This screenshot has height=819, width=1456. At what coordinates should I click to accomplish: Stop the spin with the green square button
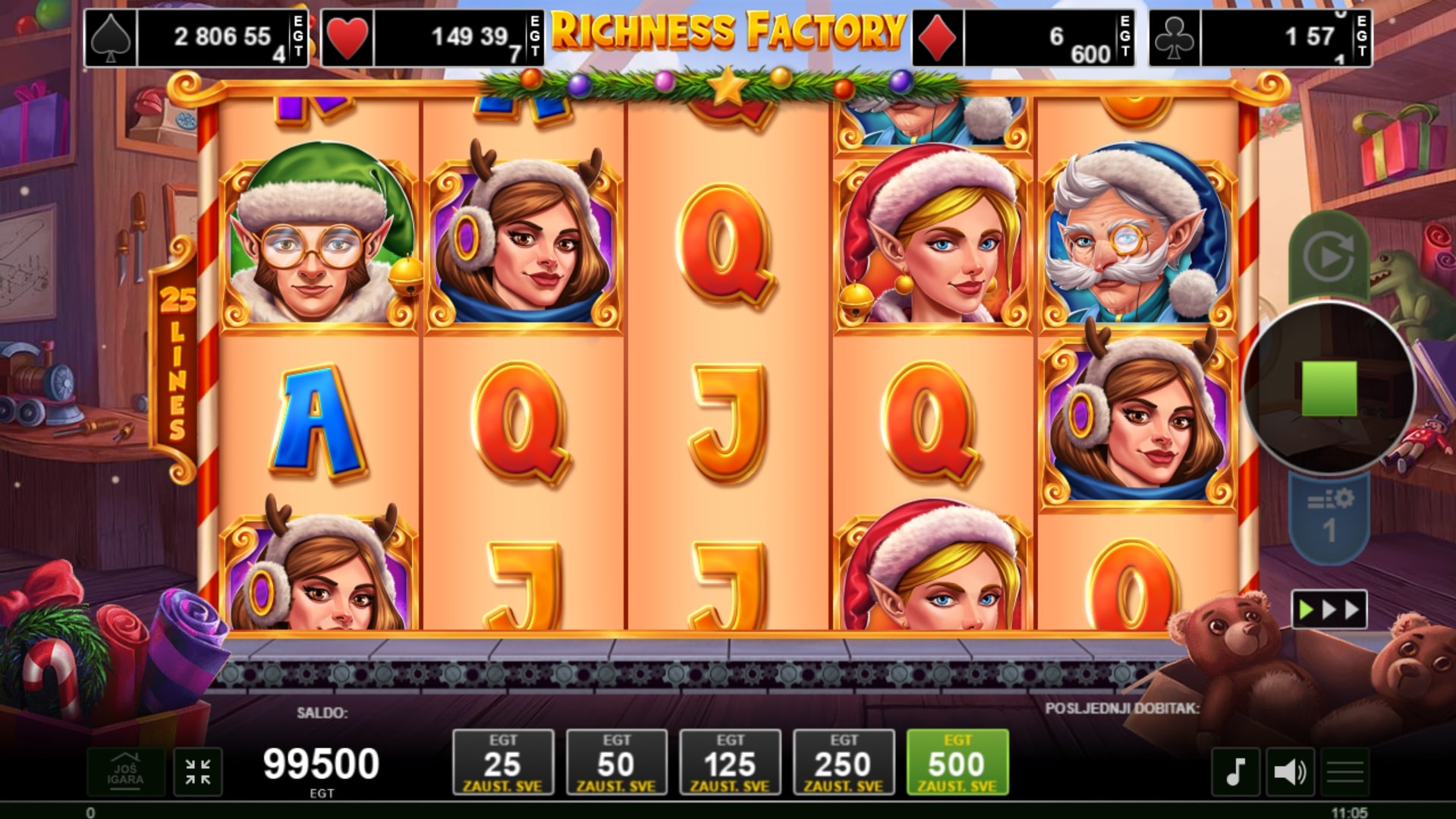coord(1329,388)
